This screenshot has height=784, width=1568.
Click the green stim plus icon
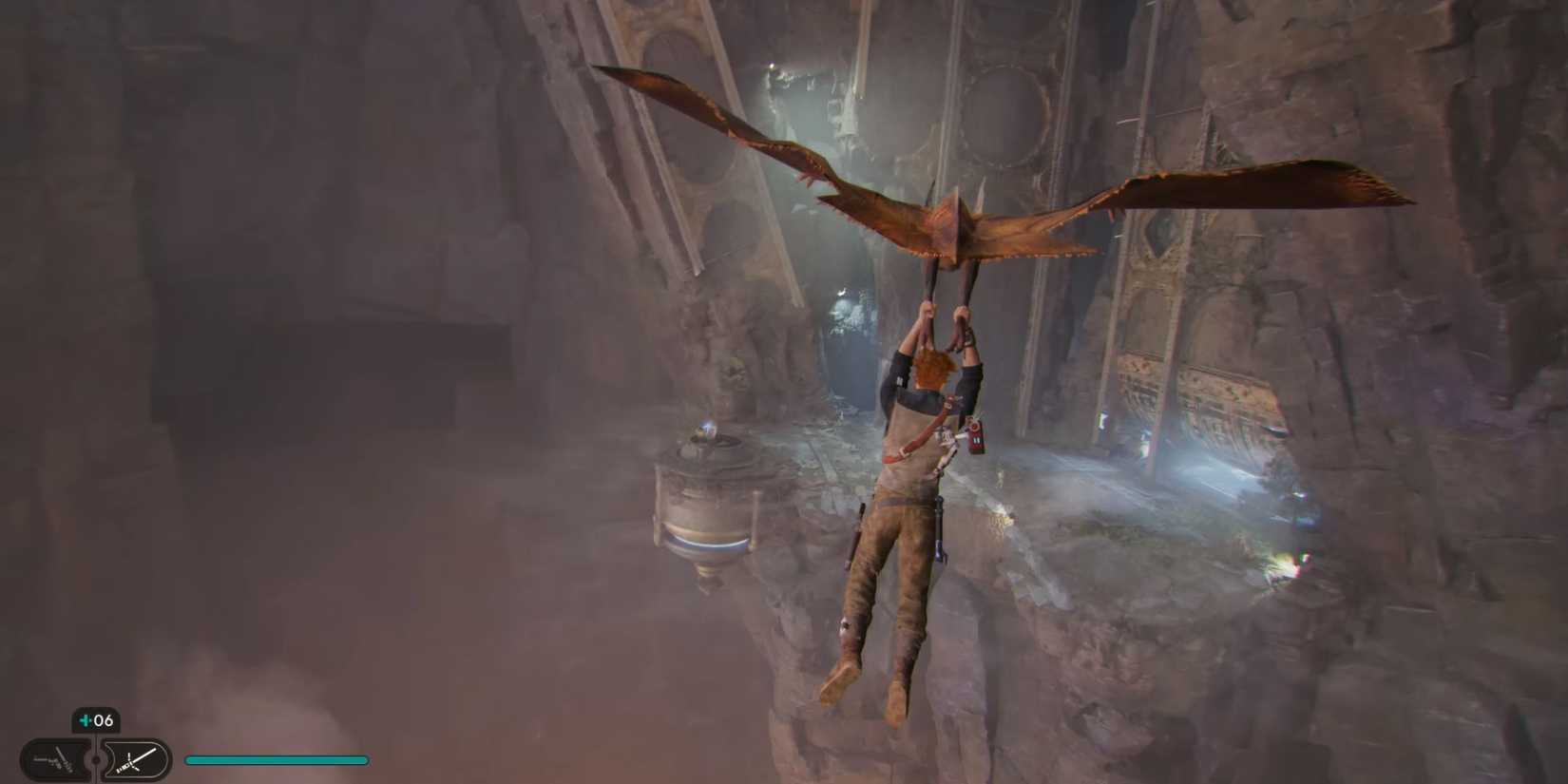(86, 721)
